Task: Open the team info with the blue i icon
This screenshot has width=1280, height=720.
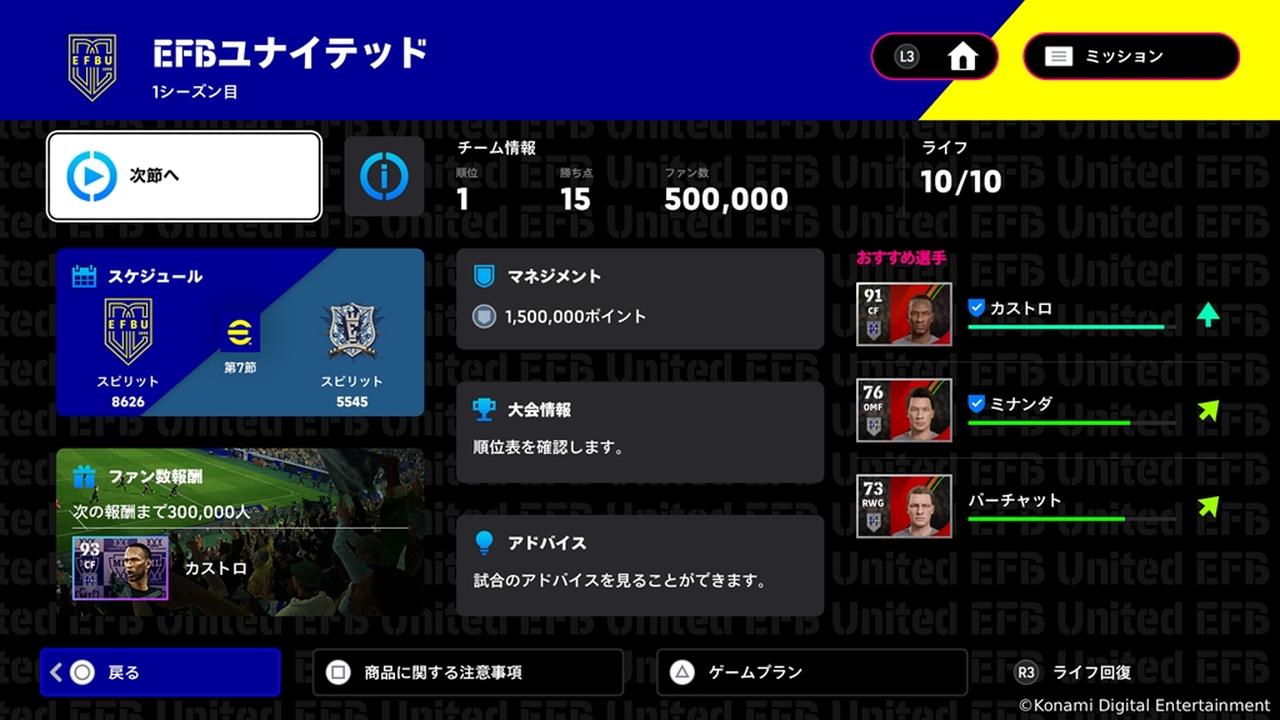Action: click(x=384, y=176)
